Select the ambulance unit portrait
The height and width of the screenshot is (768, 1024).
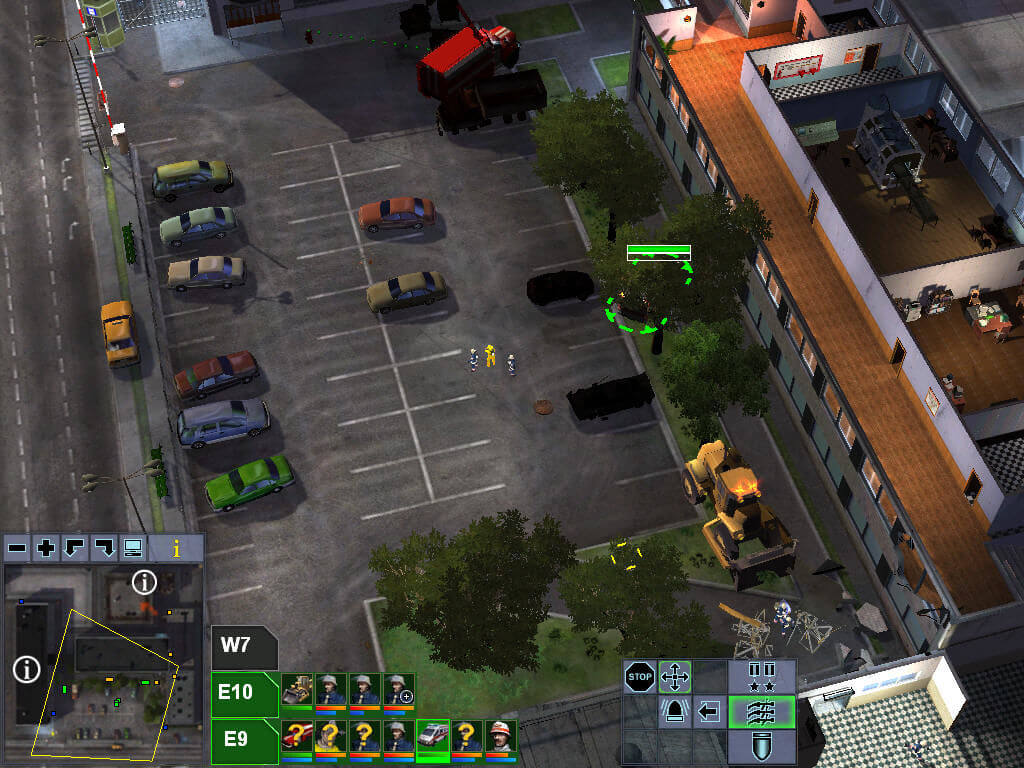tap(432, 737)
